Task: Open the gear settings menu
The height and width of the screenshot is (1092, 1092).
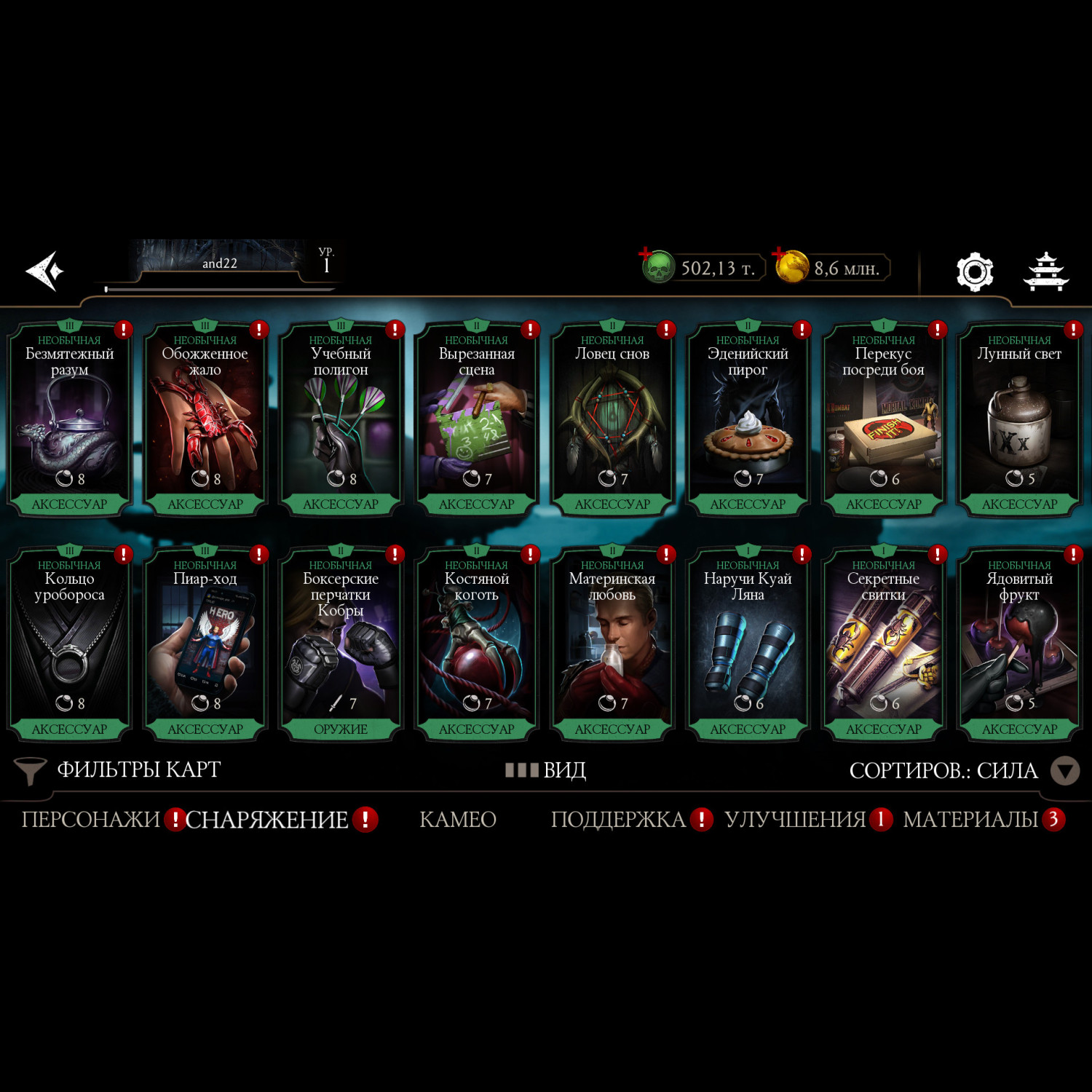Action: [x=974, y=272]
